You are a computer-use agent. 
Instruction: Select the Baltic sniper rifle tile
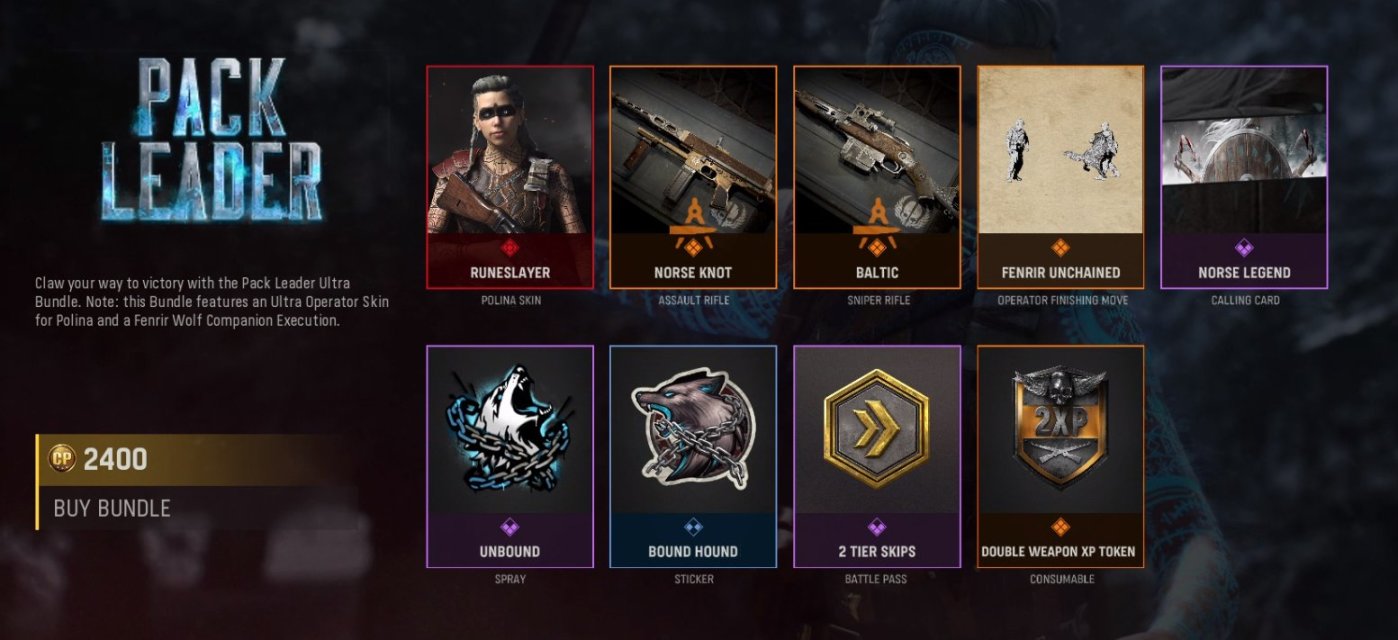coord(877,177)
